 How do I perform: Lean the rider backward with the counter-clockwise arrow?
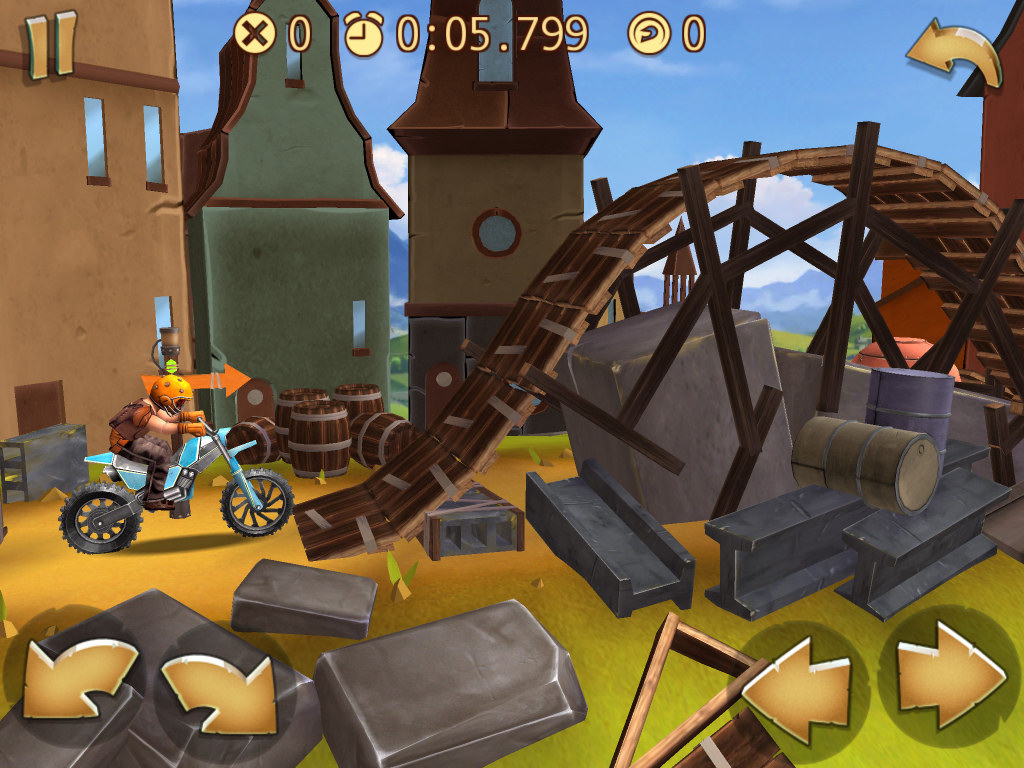pyautogui.click(x=80, y=680)
